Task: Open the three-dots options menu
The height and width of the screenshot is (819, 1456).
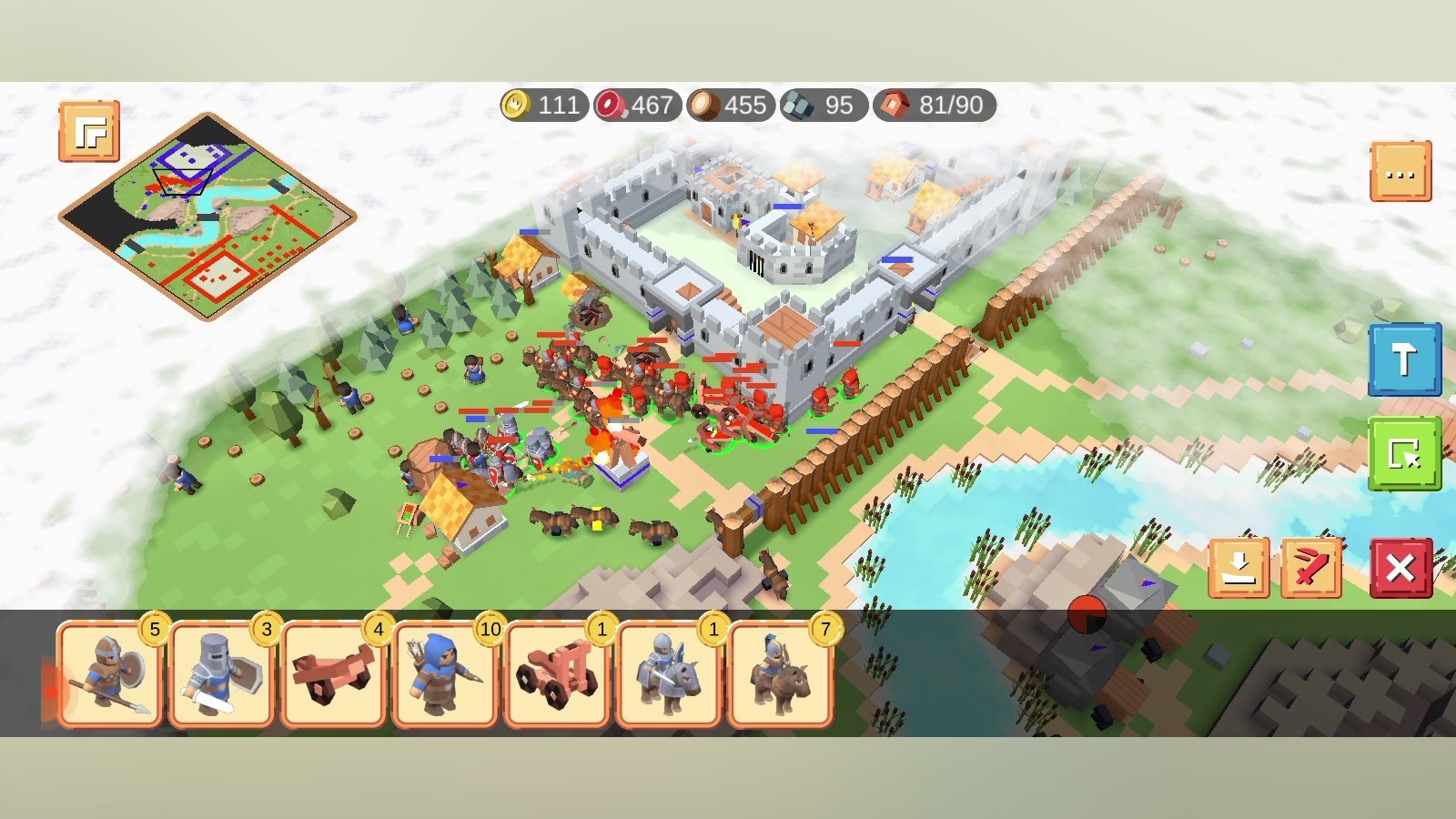Action: click(1400, 171)
